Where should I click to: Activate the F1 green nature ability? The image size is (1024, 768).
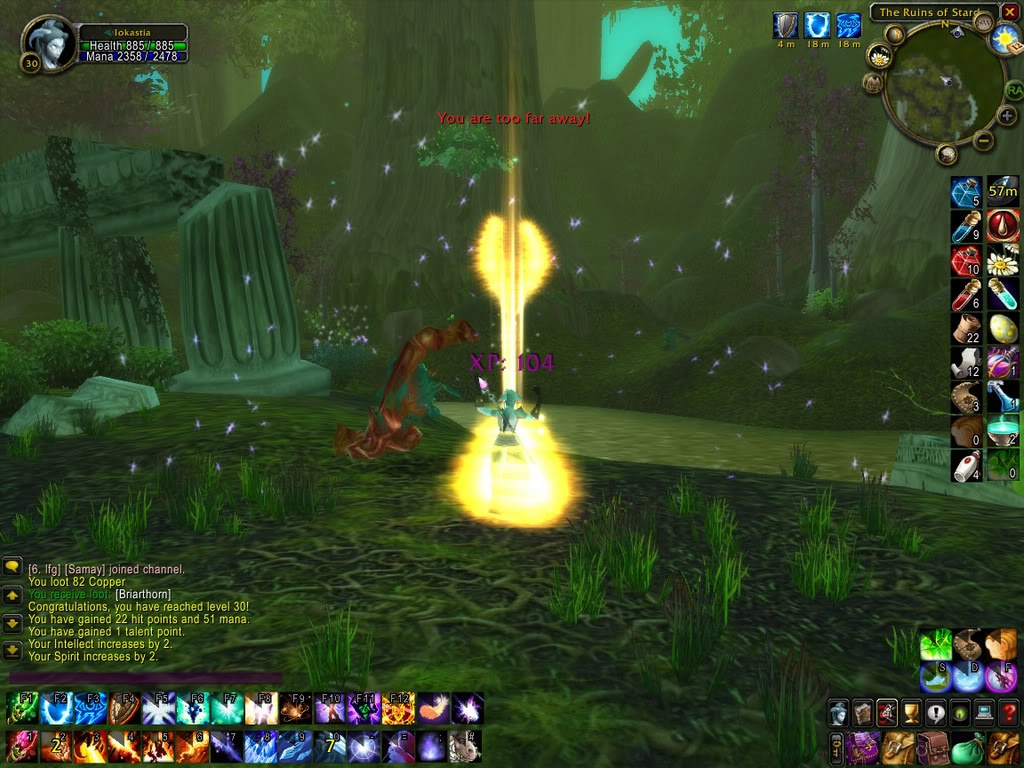pos(21,710)
